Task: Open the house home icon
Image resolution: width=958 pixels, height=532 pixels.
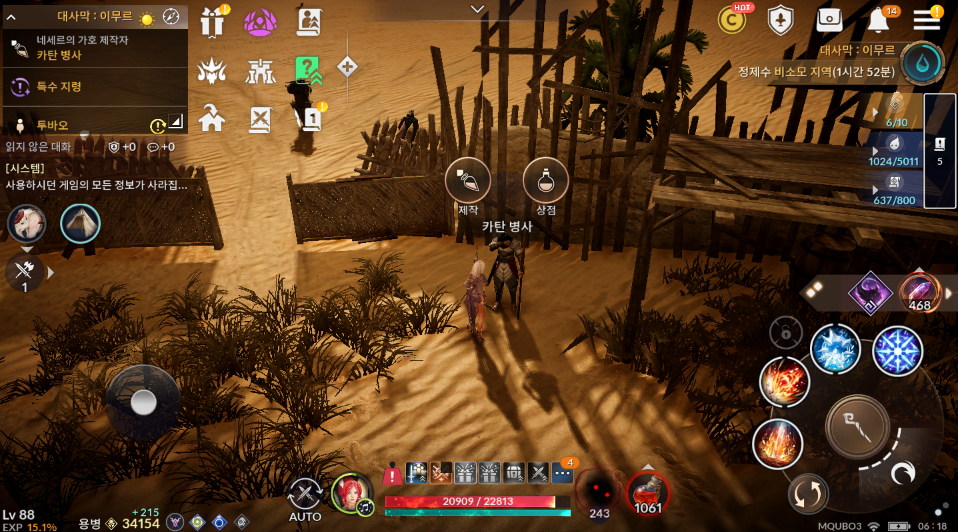Action: point(212,119)
